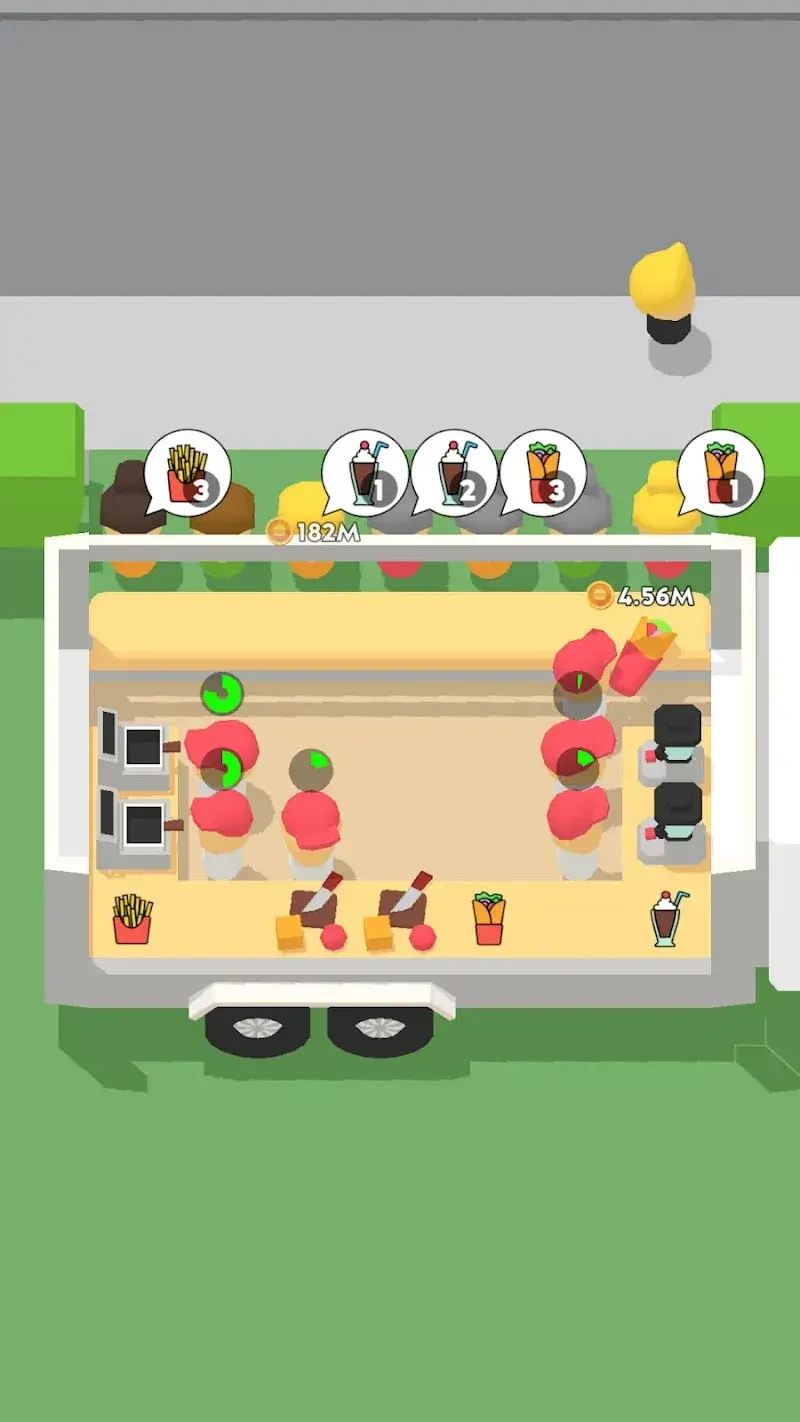Tap the french fries station icon
This screenshot has width=800, height=1422.
point(132,919)
